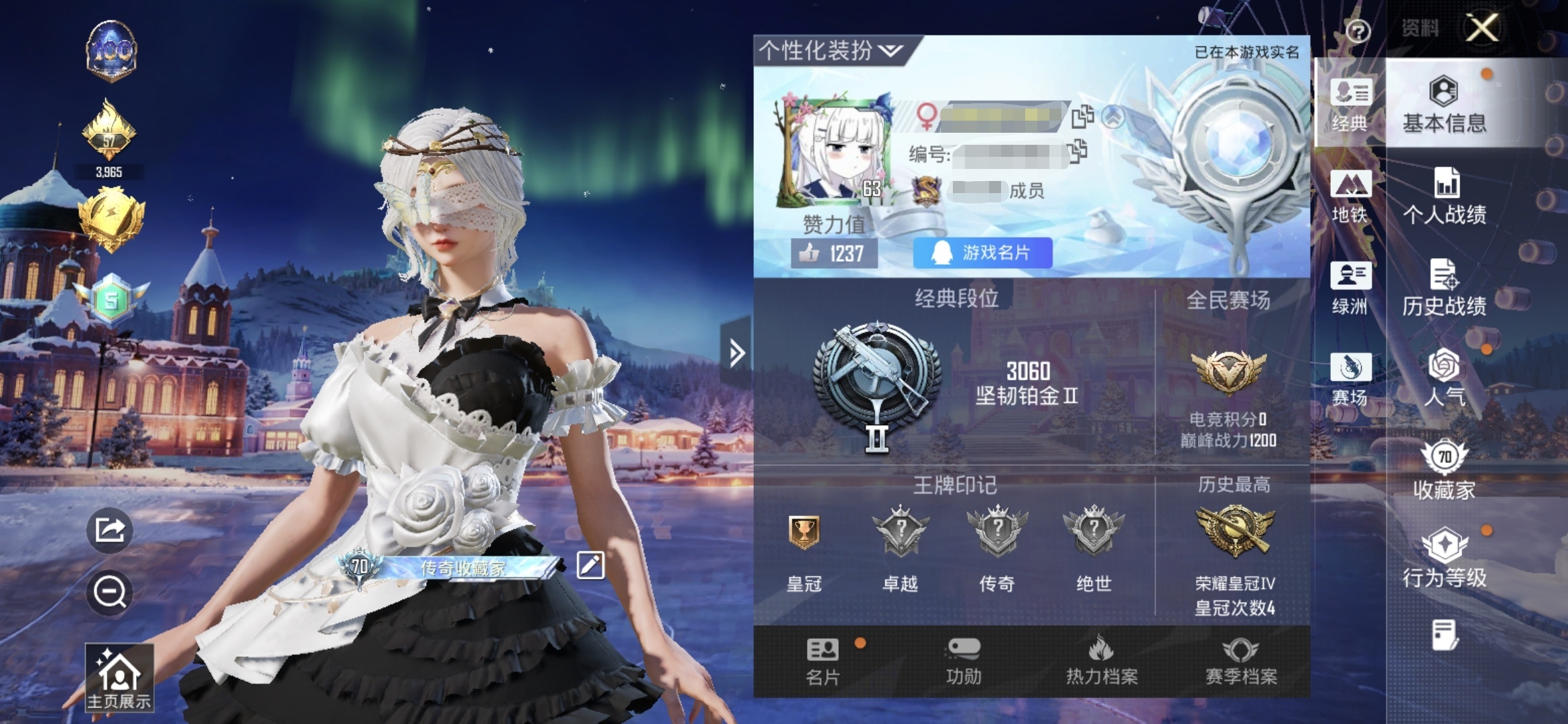
Task: Show the 人气 popularity page
Action: [x=1444, y=378]
